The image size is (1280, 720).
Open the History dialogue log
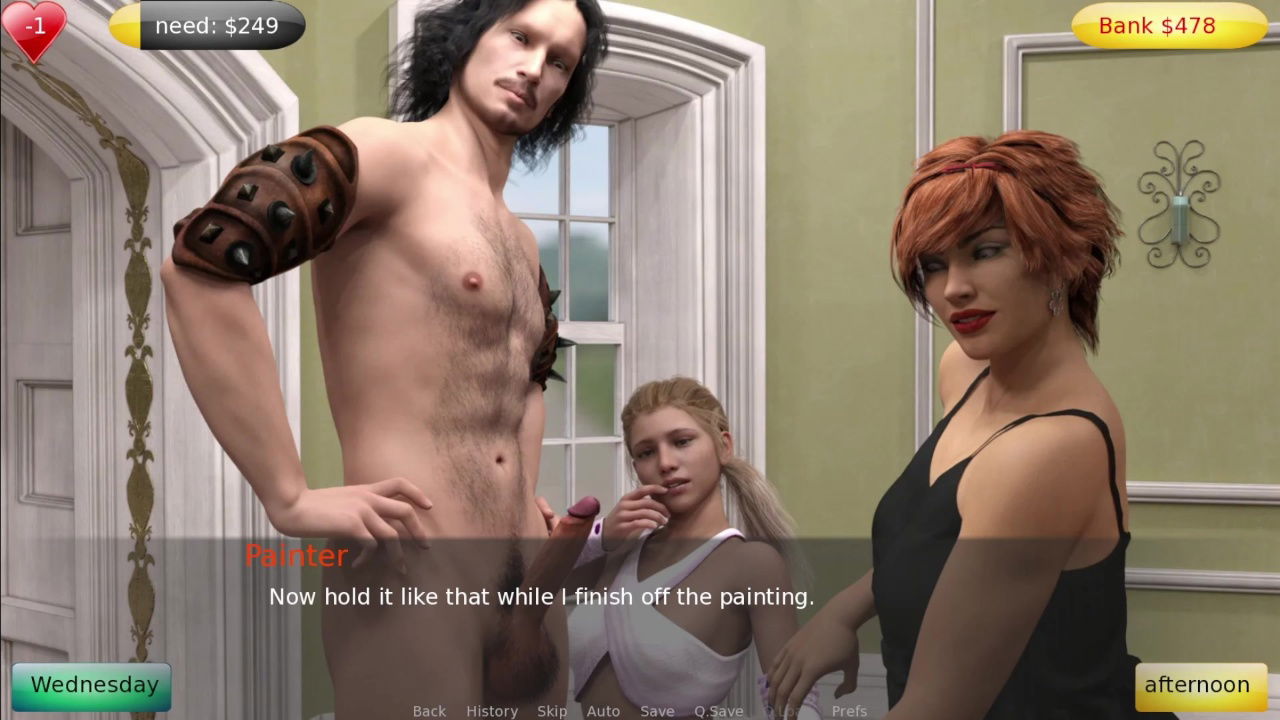pos(492,711)
